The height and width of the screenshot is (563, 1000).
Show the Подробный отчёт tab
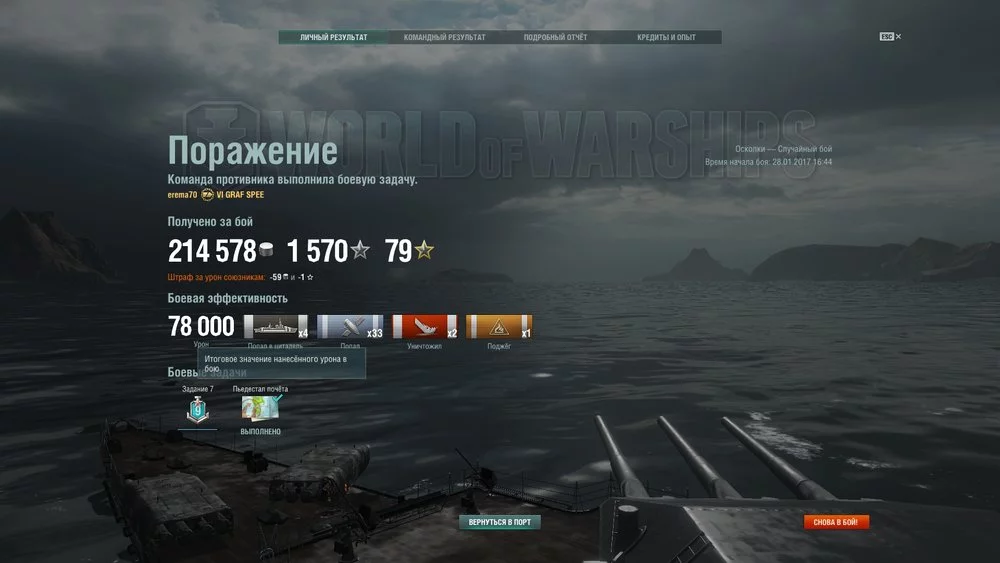coord(555,38)
